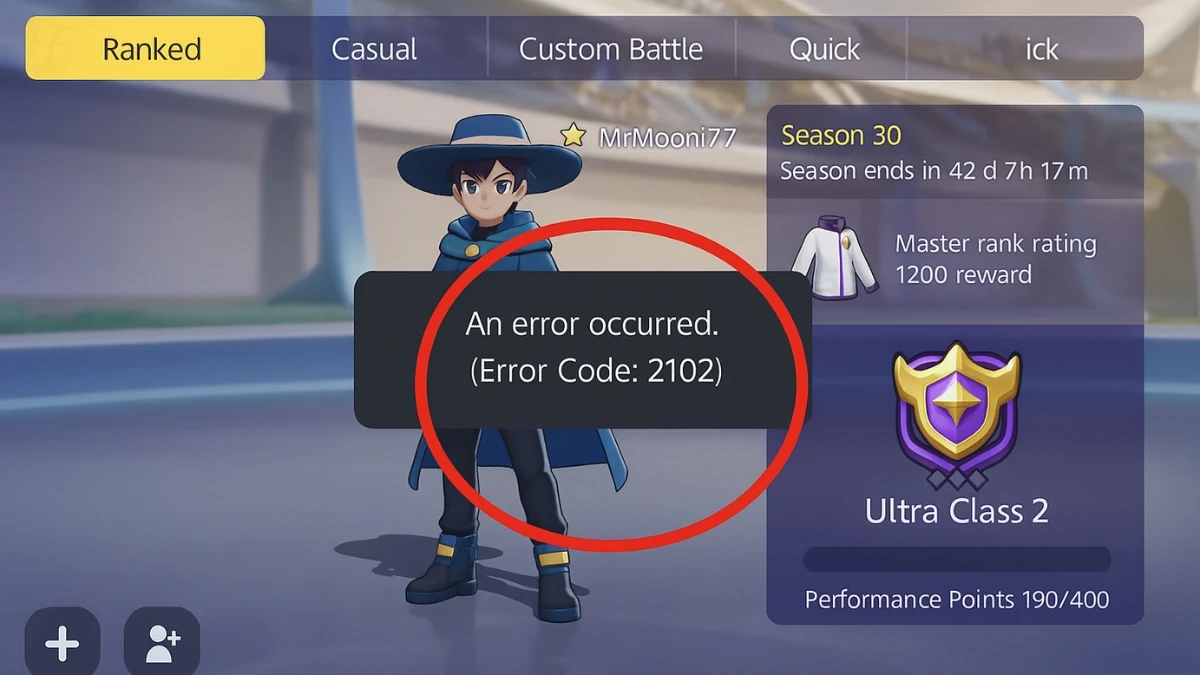Open the Custom Battle tab
The width and height of the screenshot is (1200, 675).
point(611,48)
